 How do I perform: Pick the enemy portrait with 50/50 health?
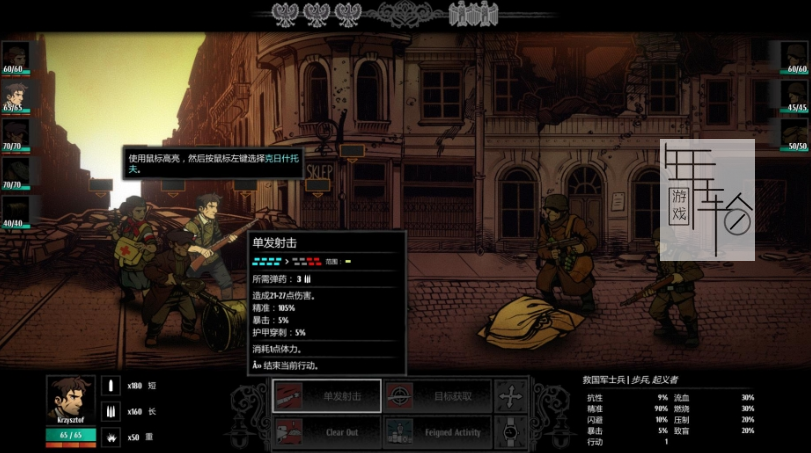pyautogui.click(x=796, y=132)
